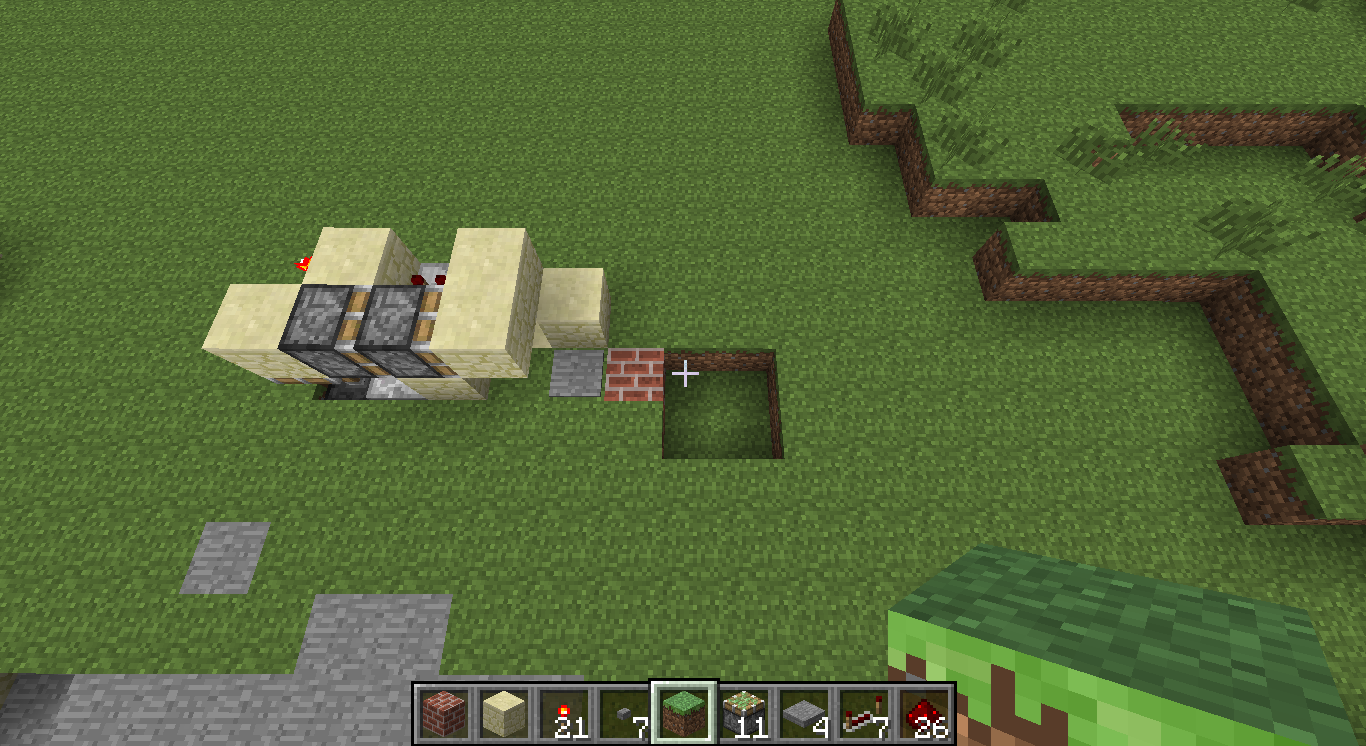Click the lit redstone torch on the contraption
The image size is (1366, 746).
pos(305,261)
